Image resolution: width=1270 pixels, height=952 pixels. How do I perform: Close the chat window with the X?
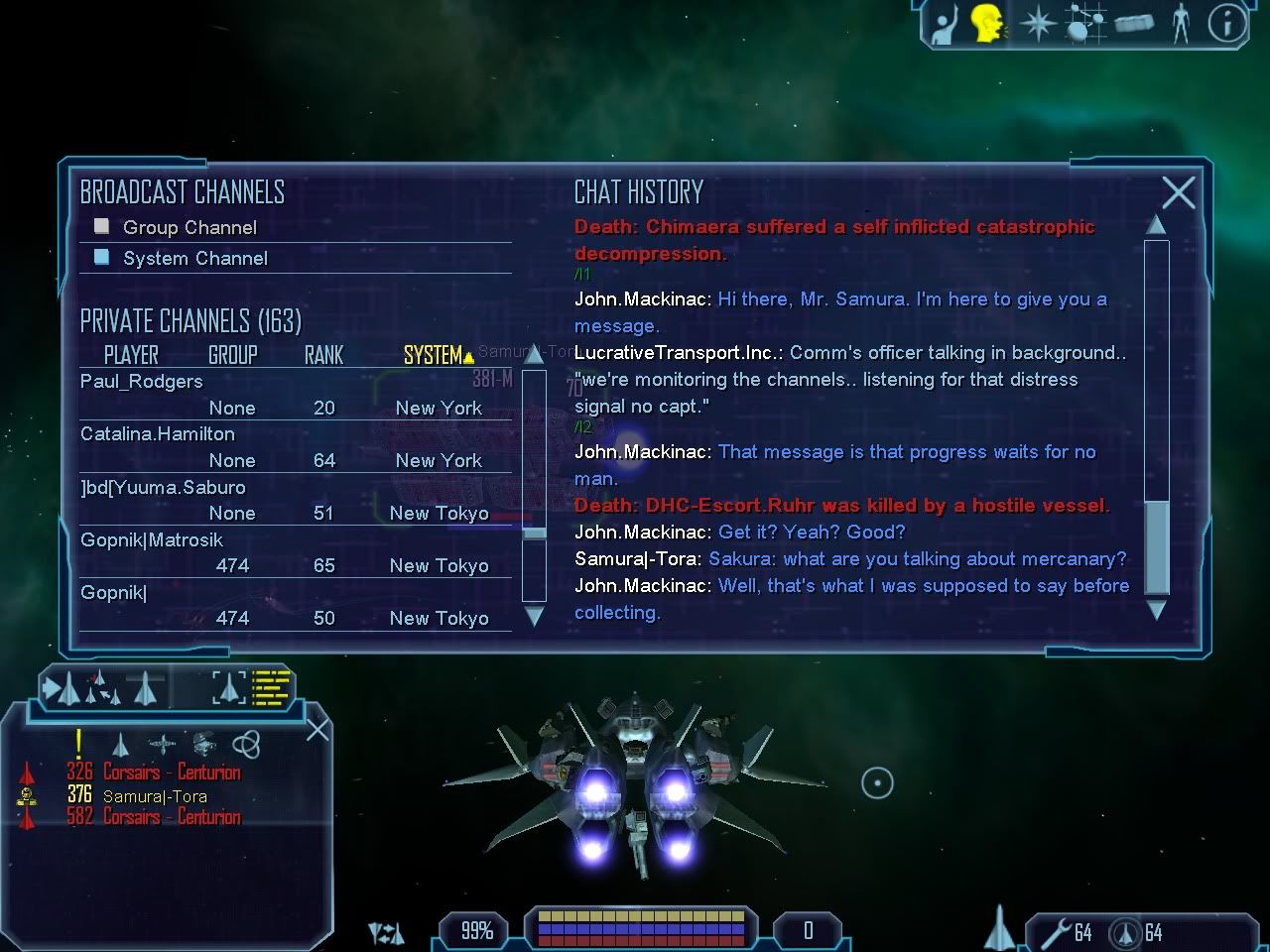tap(1178, 192)
